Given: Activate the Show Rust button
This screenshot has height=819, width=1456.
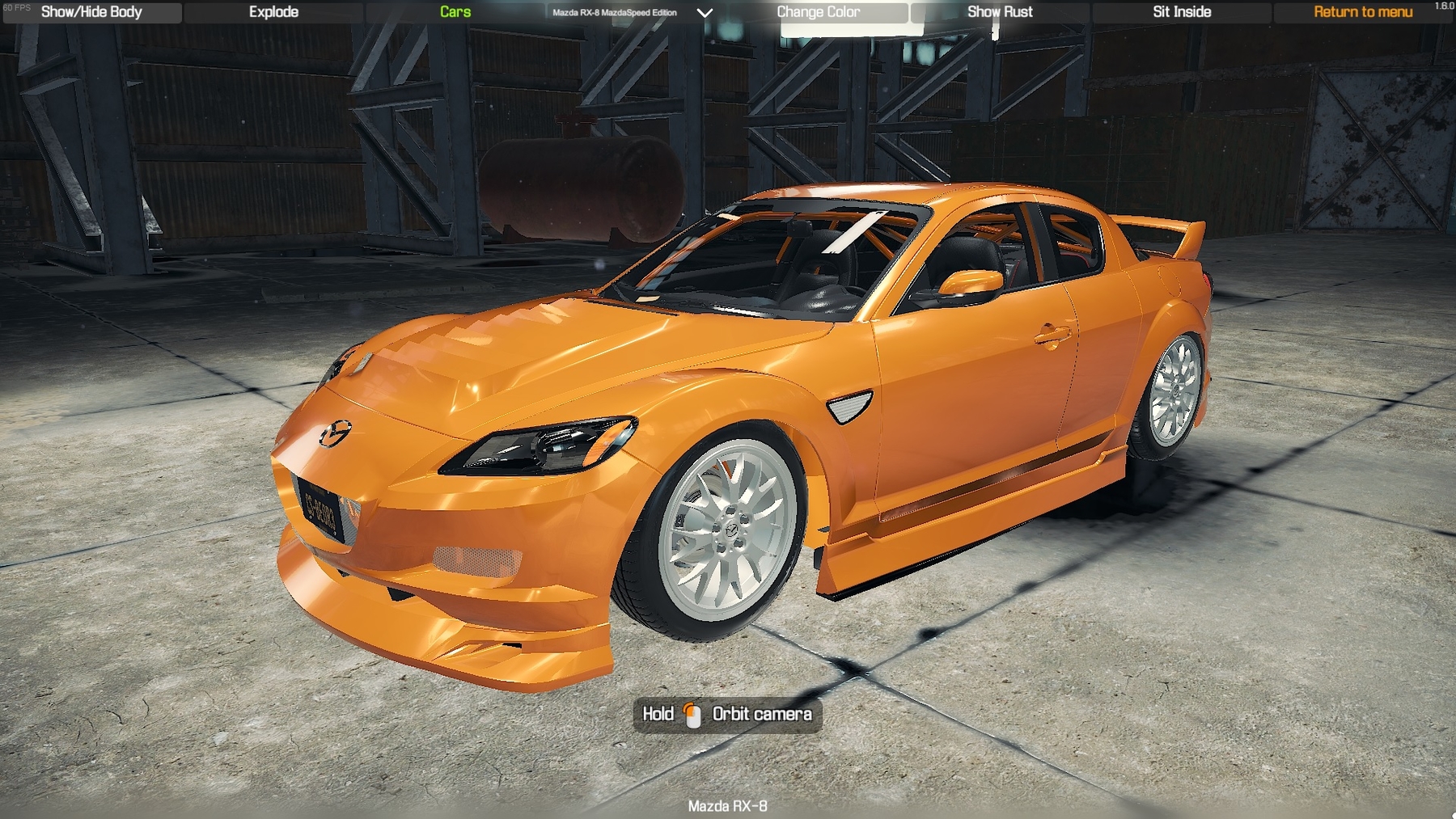Looking at the screenshot, I should 1000,12.
